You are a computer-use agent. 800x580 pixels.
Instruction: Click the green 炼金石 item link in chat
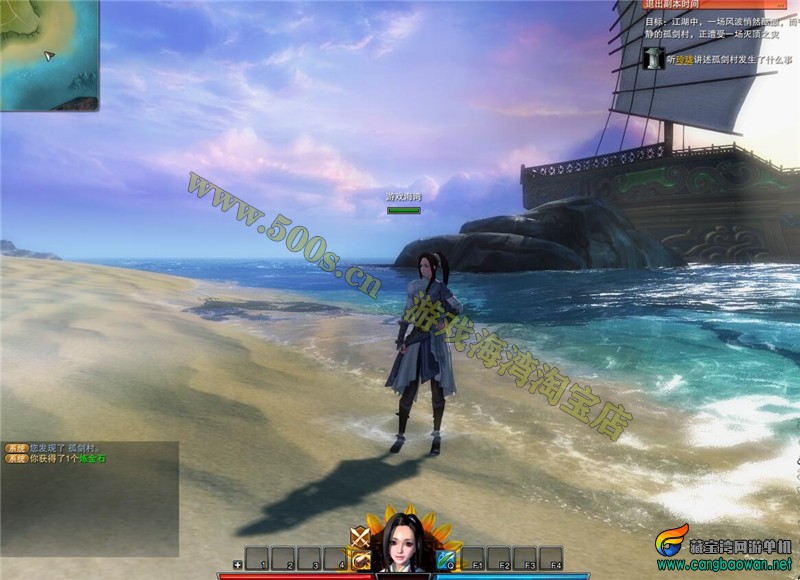[92, 458]
